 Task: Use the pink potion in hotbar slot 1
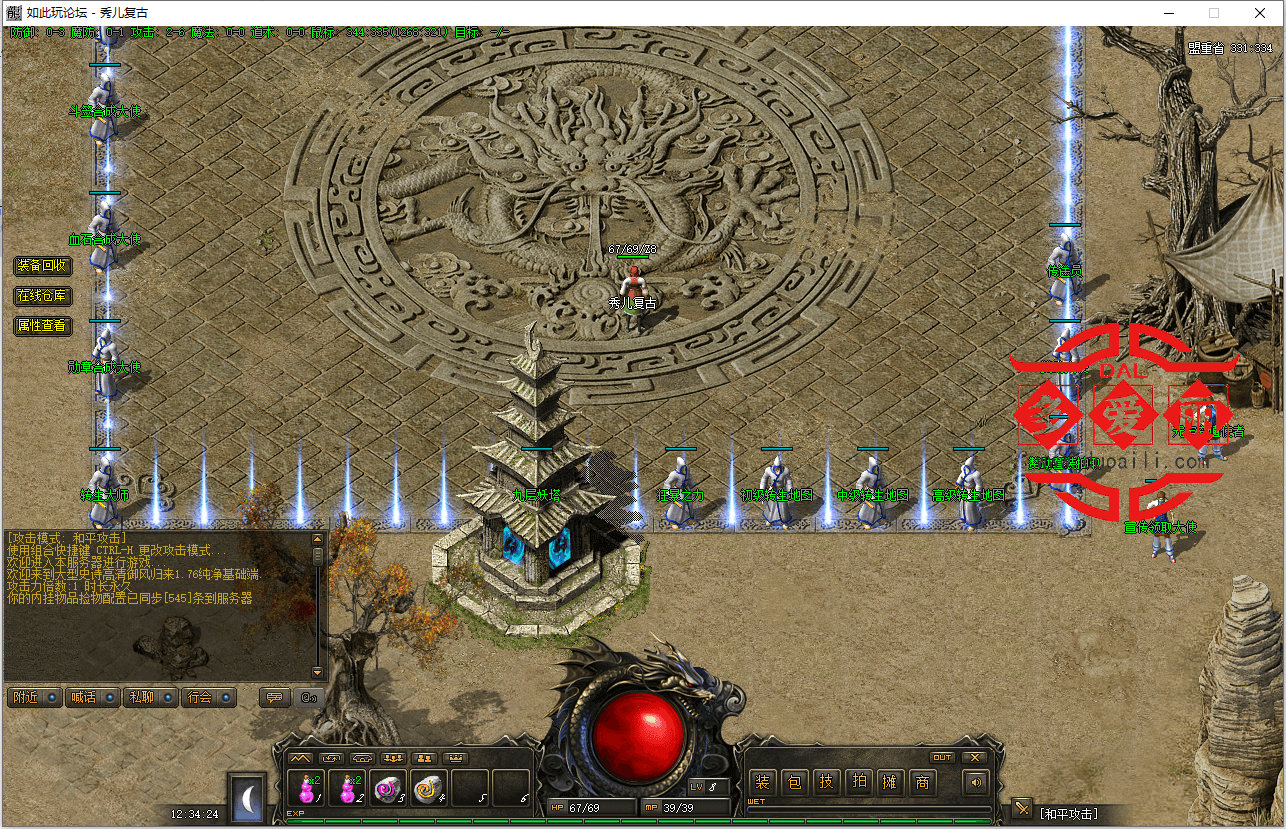point(305,788)
